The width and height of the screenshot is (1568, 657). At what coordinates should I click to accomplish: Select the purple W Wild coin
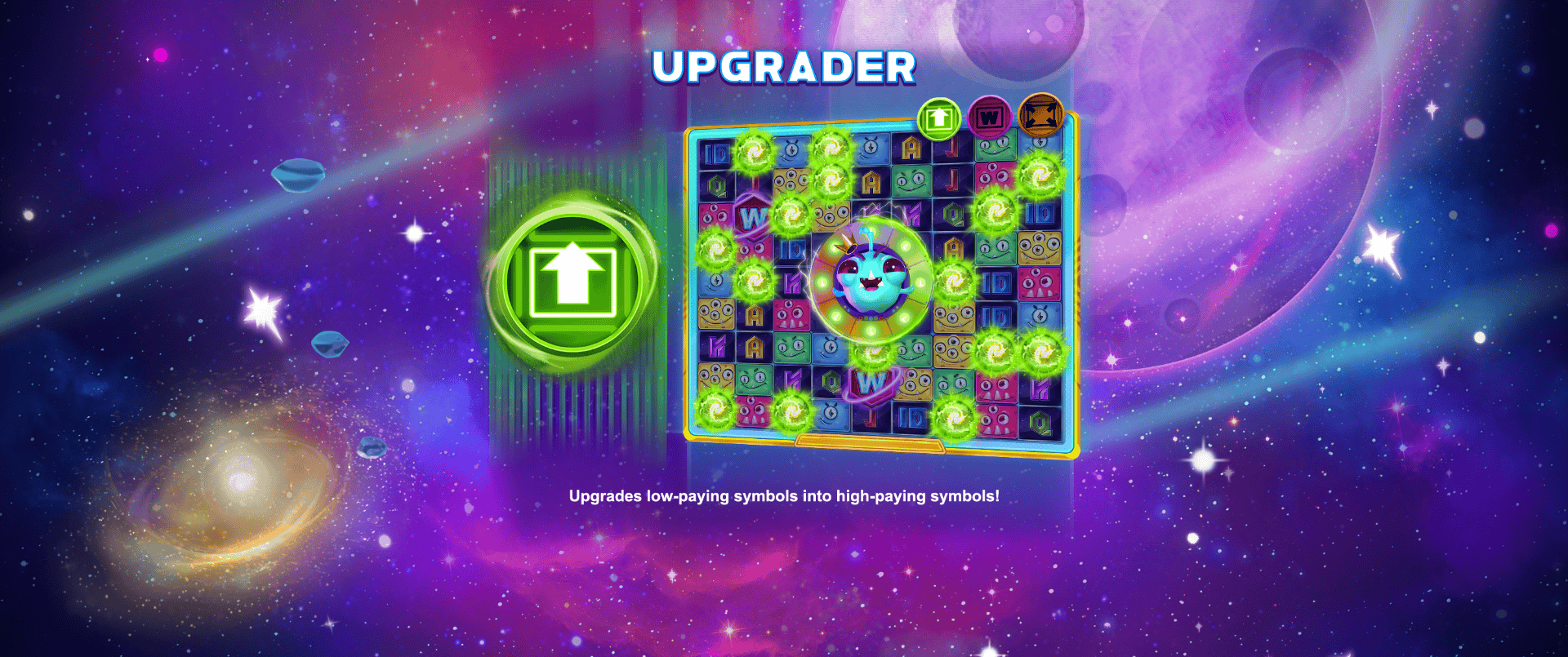click(990, 117)
